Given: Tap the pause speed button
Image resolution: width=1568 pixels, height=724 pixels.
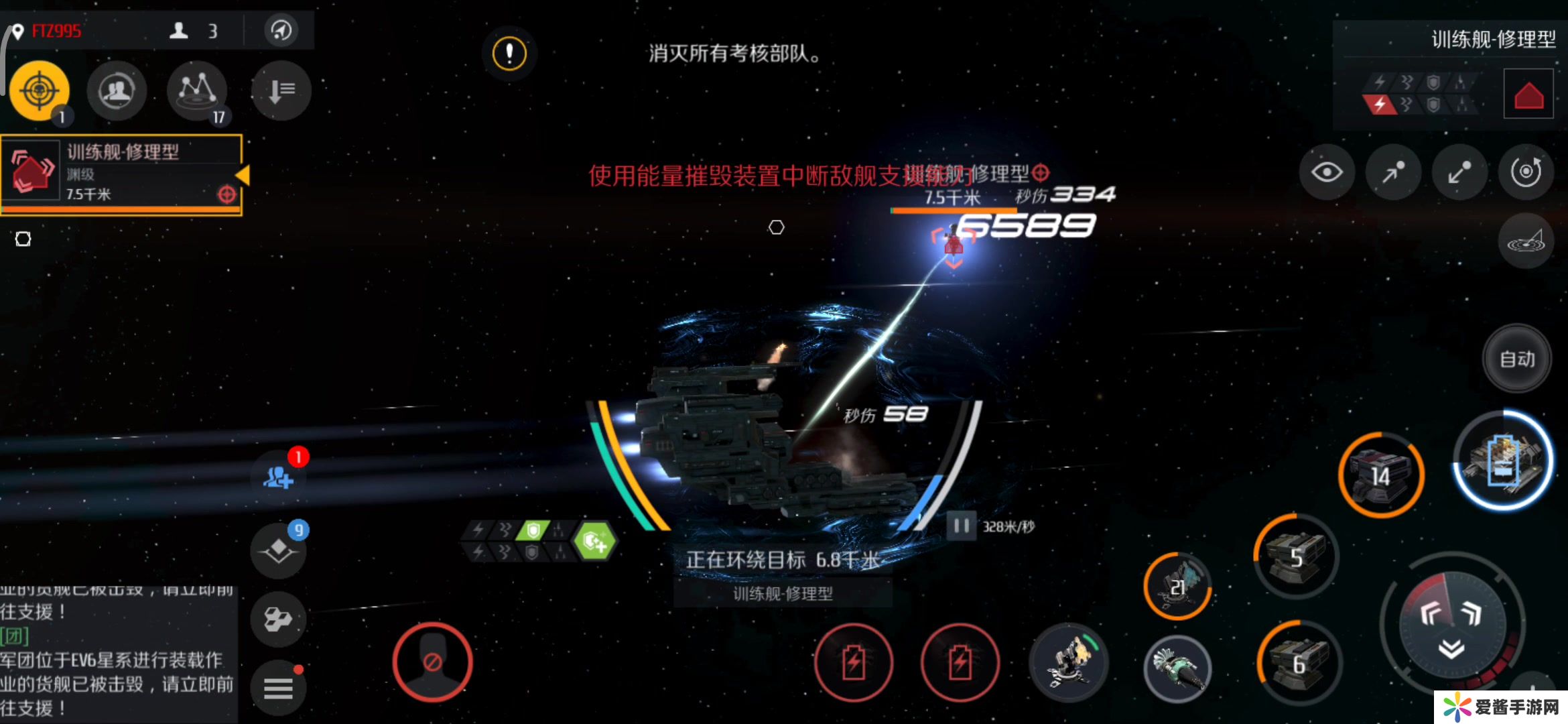Looking at the screenshot, I should 961,526.
